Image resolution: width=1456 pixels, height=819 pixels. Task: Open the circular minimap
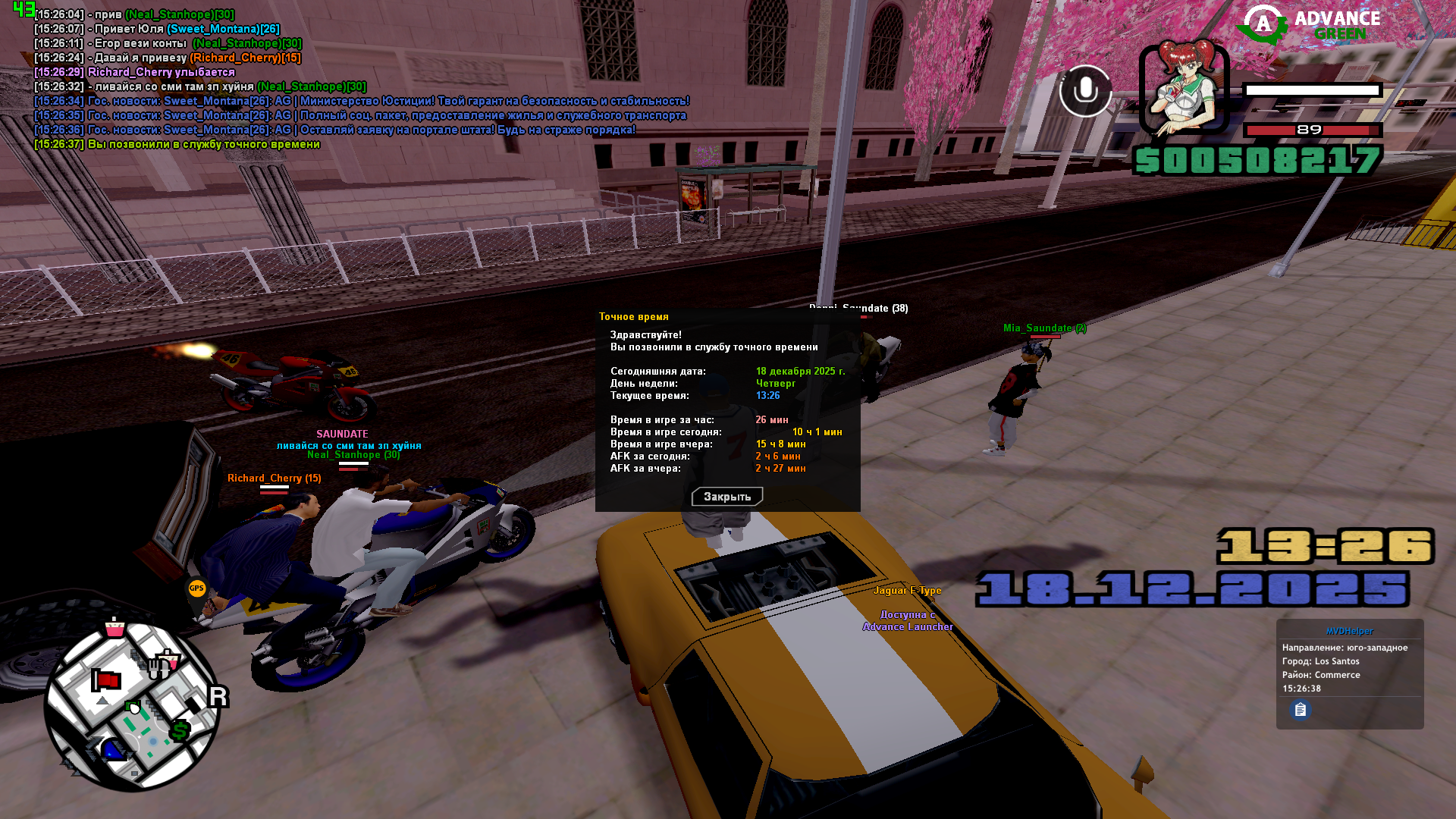(x=132, y=705)
